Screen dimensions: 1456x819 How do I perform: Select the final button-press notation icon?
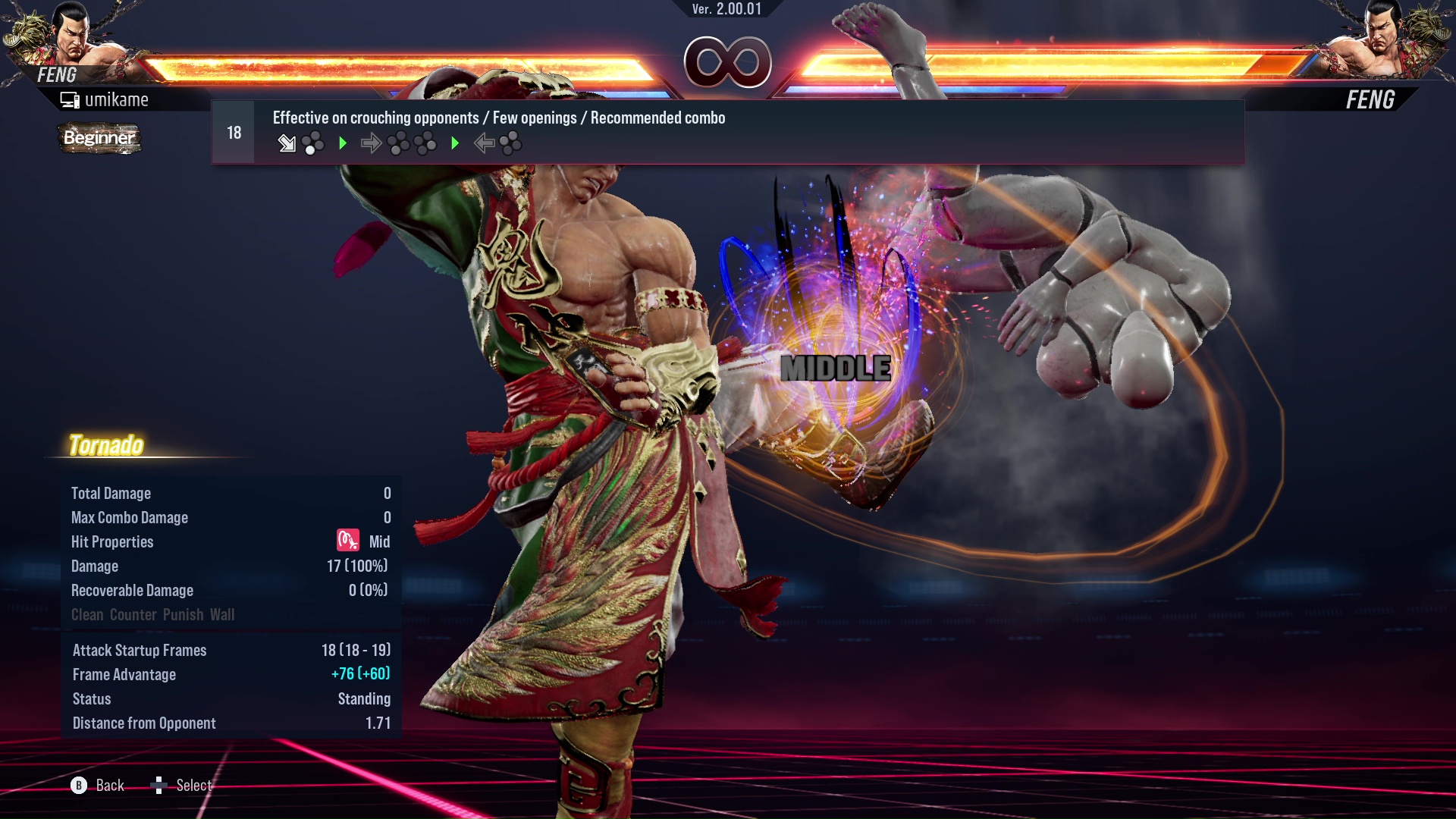point(511,143)
